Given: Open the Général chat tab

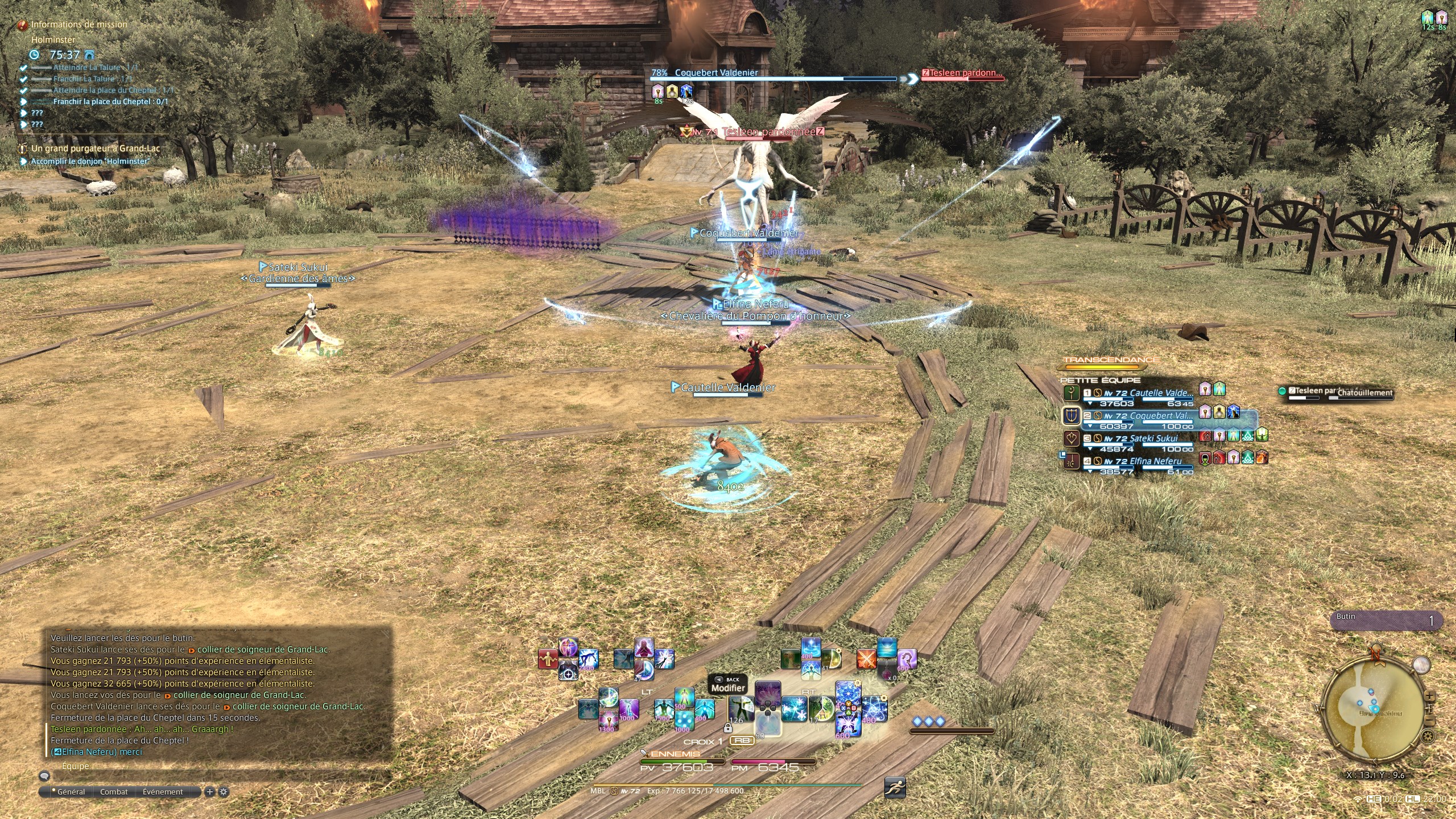Looking at the screenshot, I should tap(71, 792).
